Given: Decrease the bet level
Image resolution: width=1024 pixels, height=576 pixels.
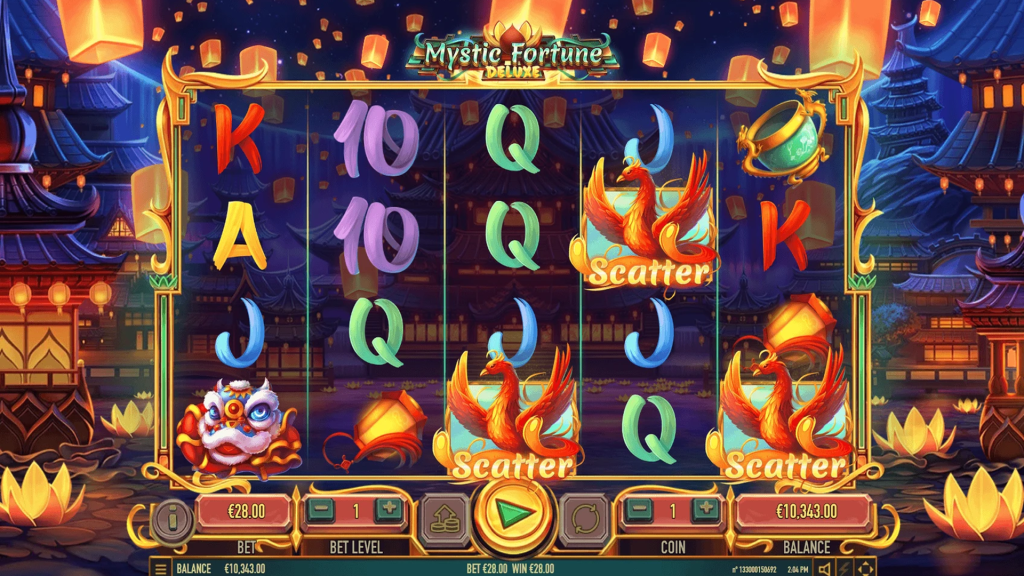Looking at the screenshot, I should [x=320, y=510].
